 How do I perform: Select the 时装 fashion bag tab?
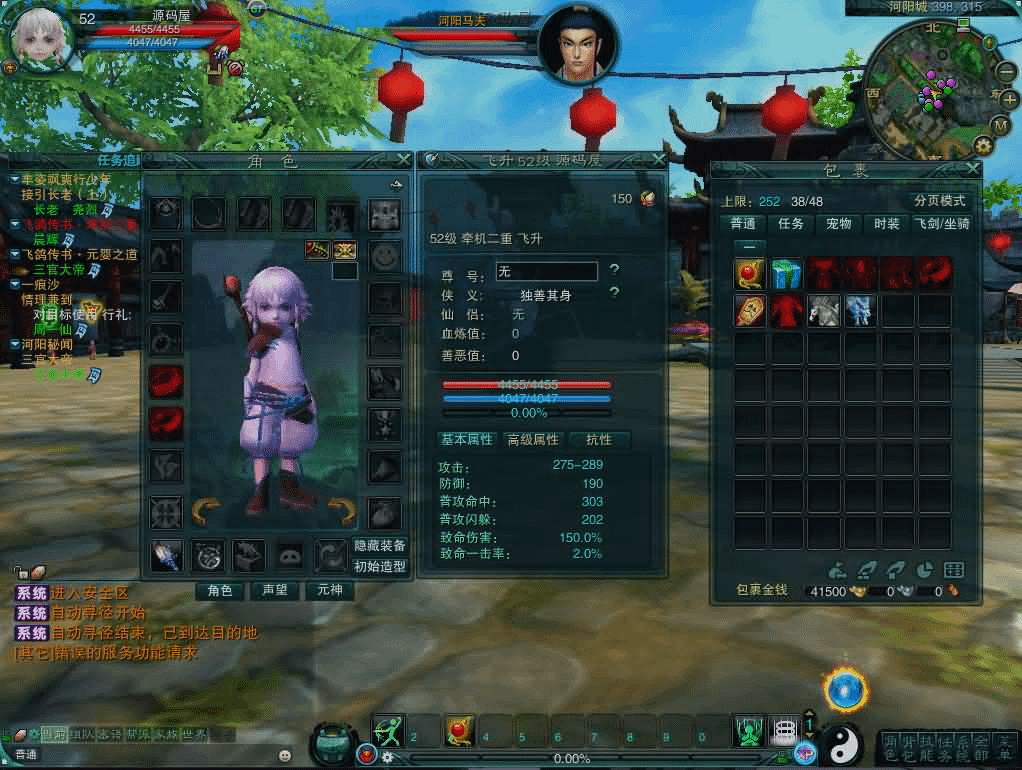click(886, 224)
